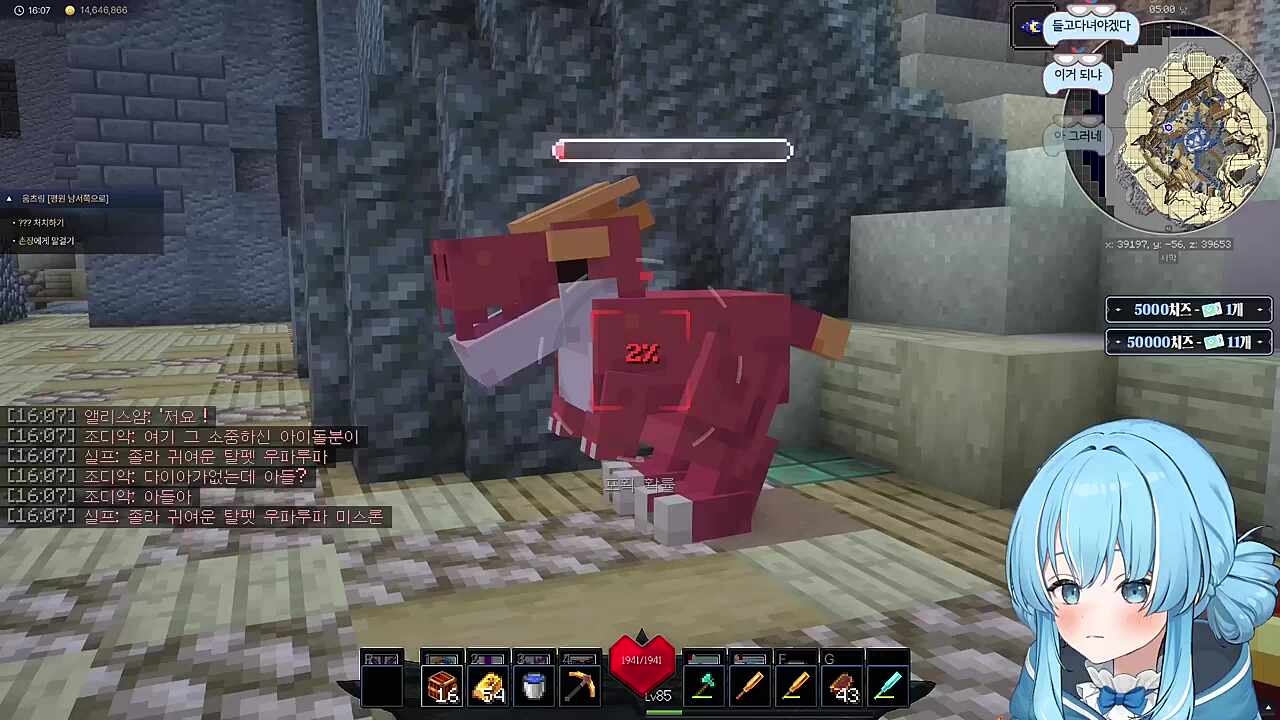
Task: Select the '손징에게 말걸기' quest objective
Action: tap(45, 241)
